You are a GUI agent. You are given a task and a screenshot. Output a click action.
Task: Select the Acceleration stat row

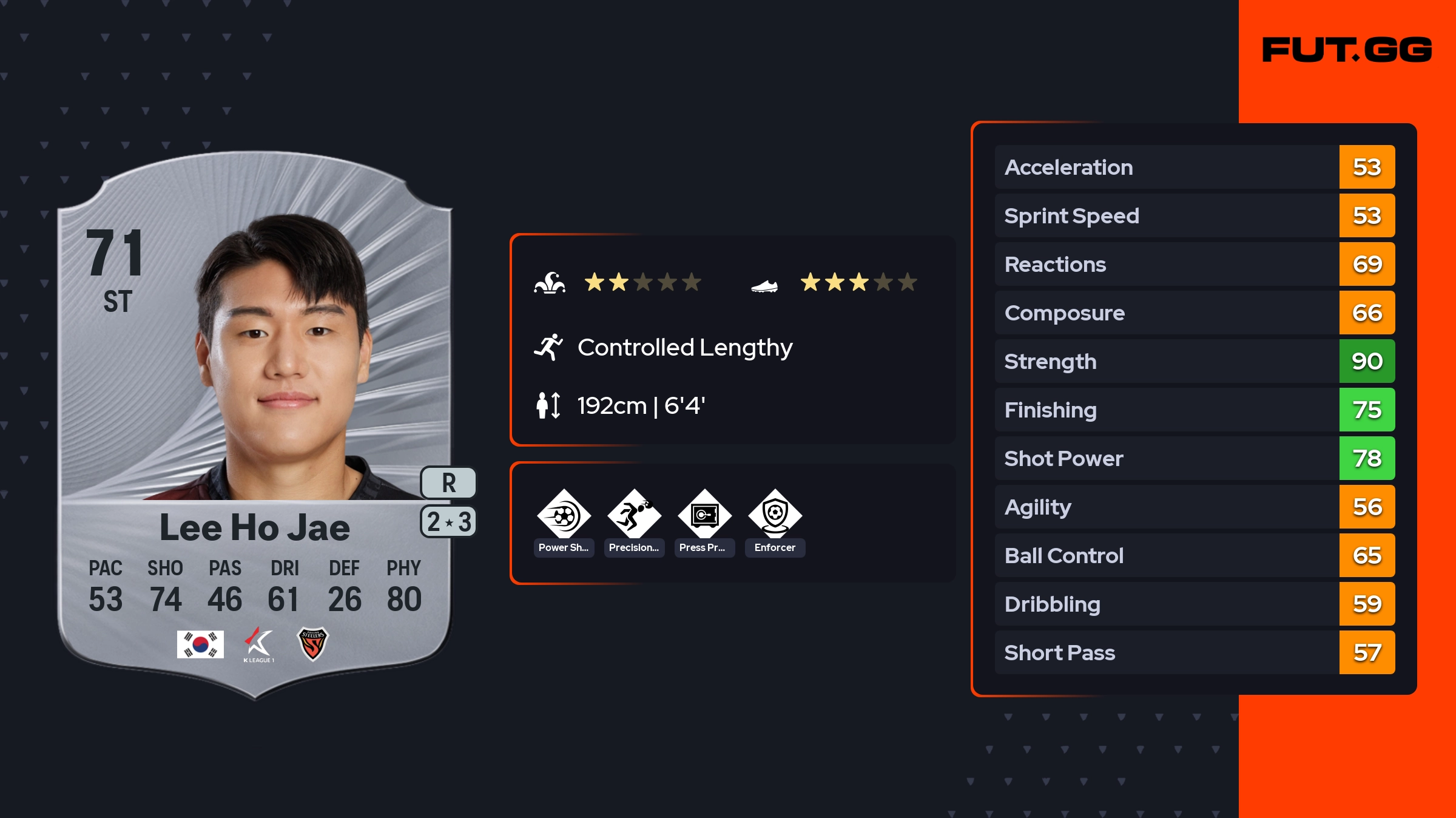(x=1194, y=167)
